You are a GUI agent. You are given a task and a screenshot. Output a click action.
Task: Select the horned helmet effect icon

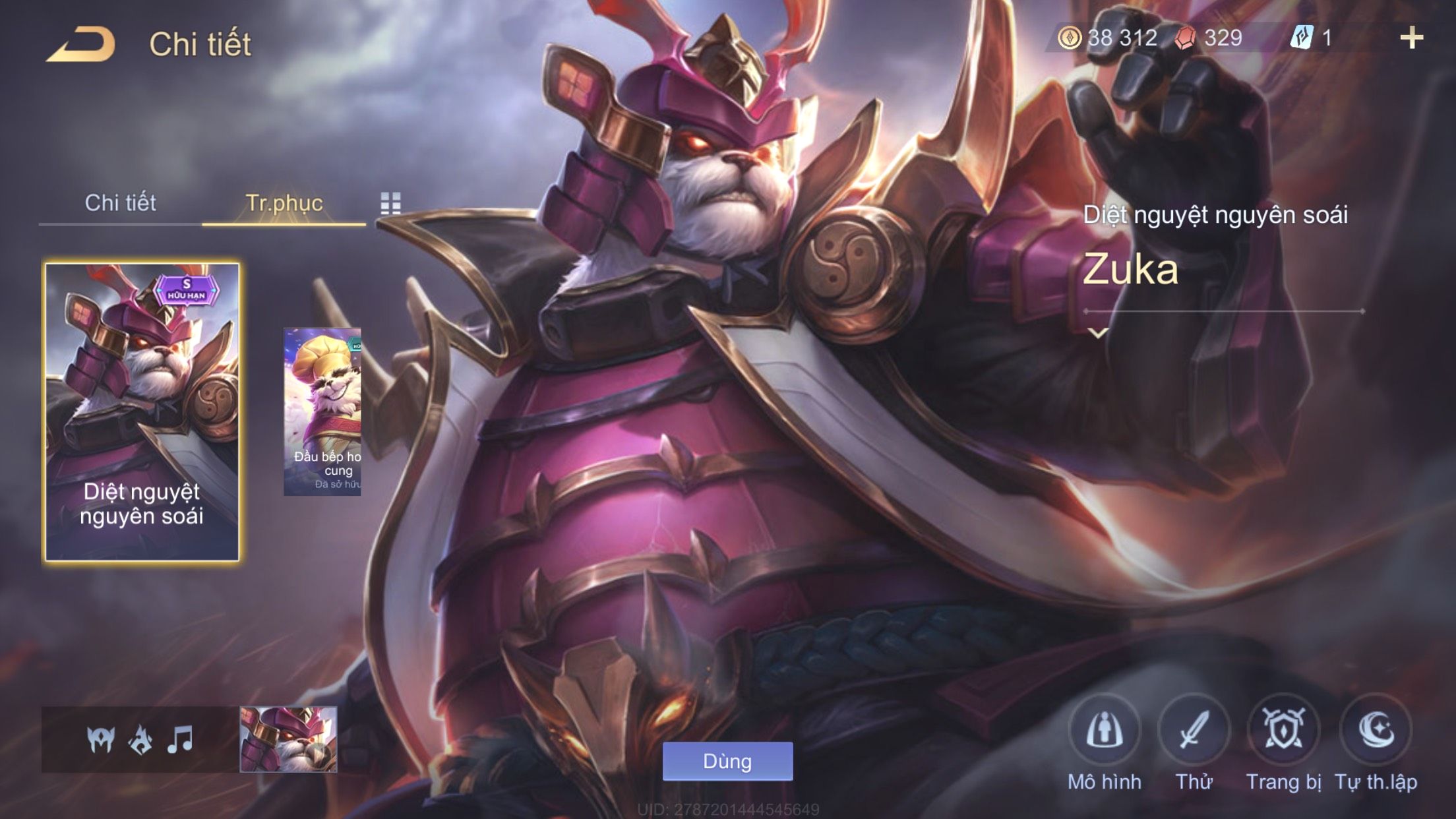point(100,739)
